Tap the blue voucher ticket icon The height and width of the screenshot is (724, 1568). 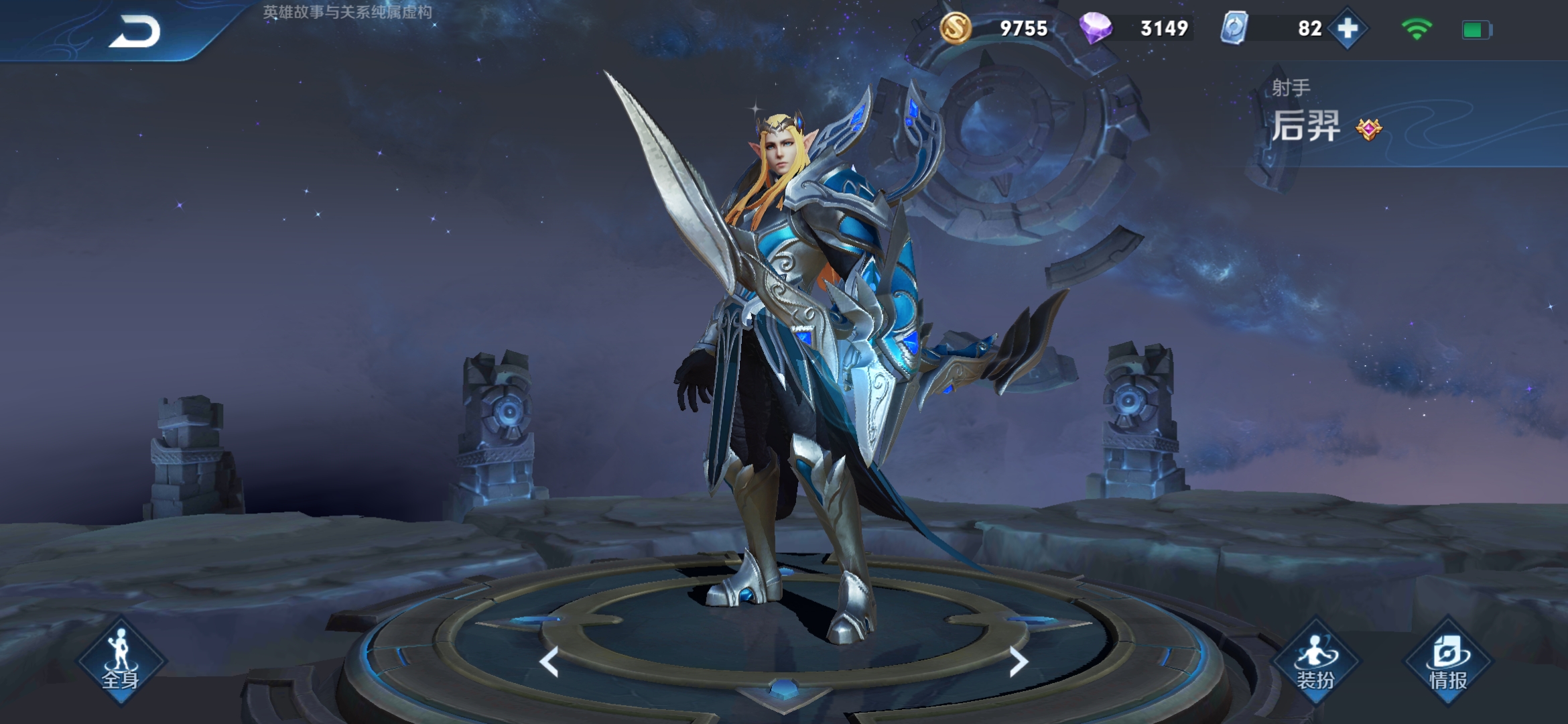pyautogui.click(x=1234, y=28)
